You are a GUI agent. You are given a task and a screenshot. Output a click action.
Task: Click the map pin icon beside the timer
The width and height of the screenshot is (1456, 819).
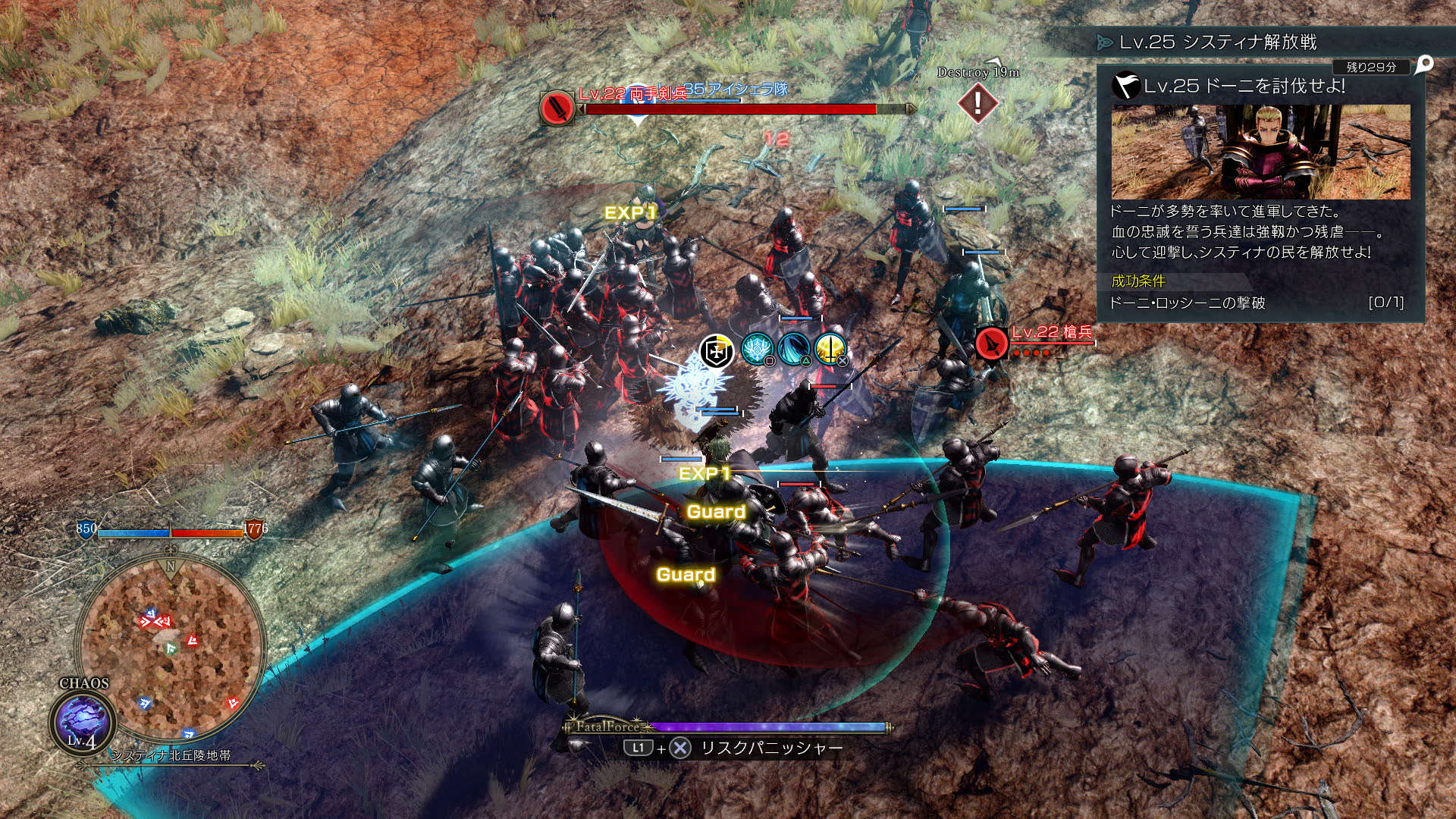click(x=1424, y=65)
